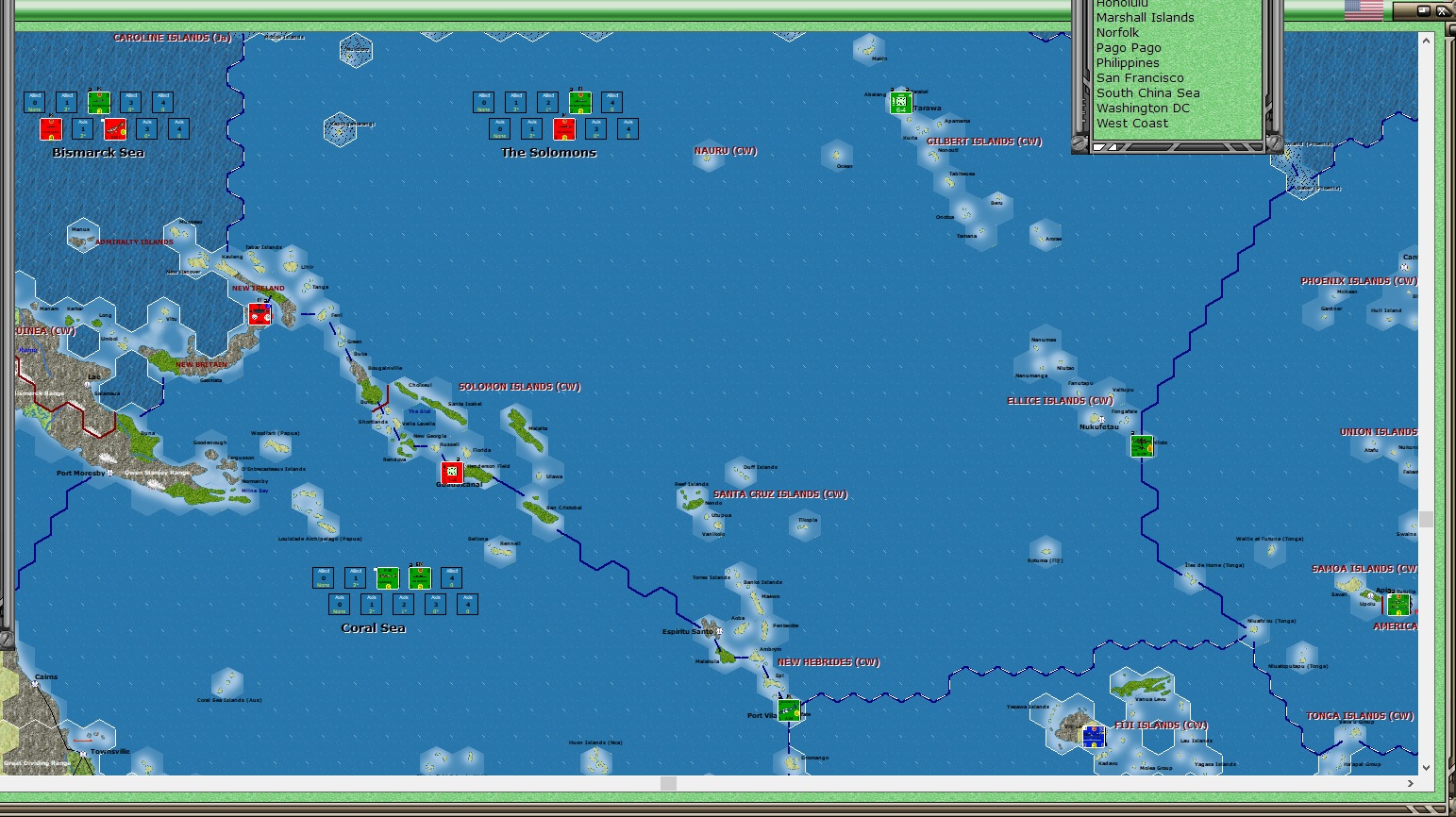Screen dimensions: 1456x817
Task: Click the Allied 0 None box above The Solomons
Action: click(x=482, y=101)
